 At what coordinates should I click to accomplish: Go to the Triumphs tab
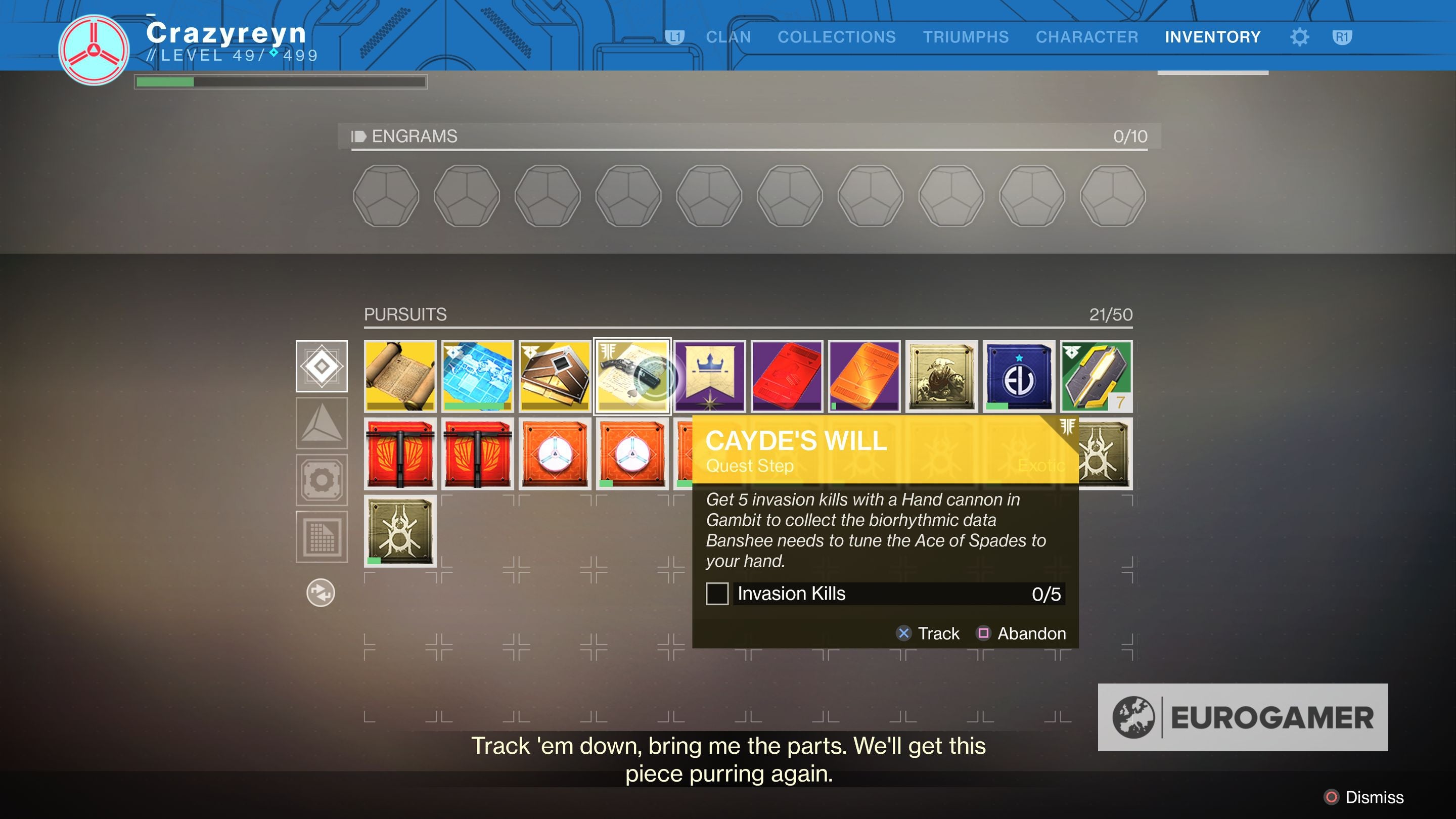pos(966,37)
